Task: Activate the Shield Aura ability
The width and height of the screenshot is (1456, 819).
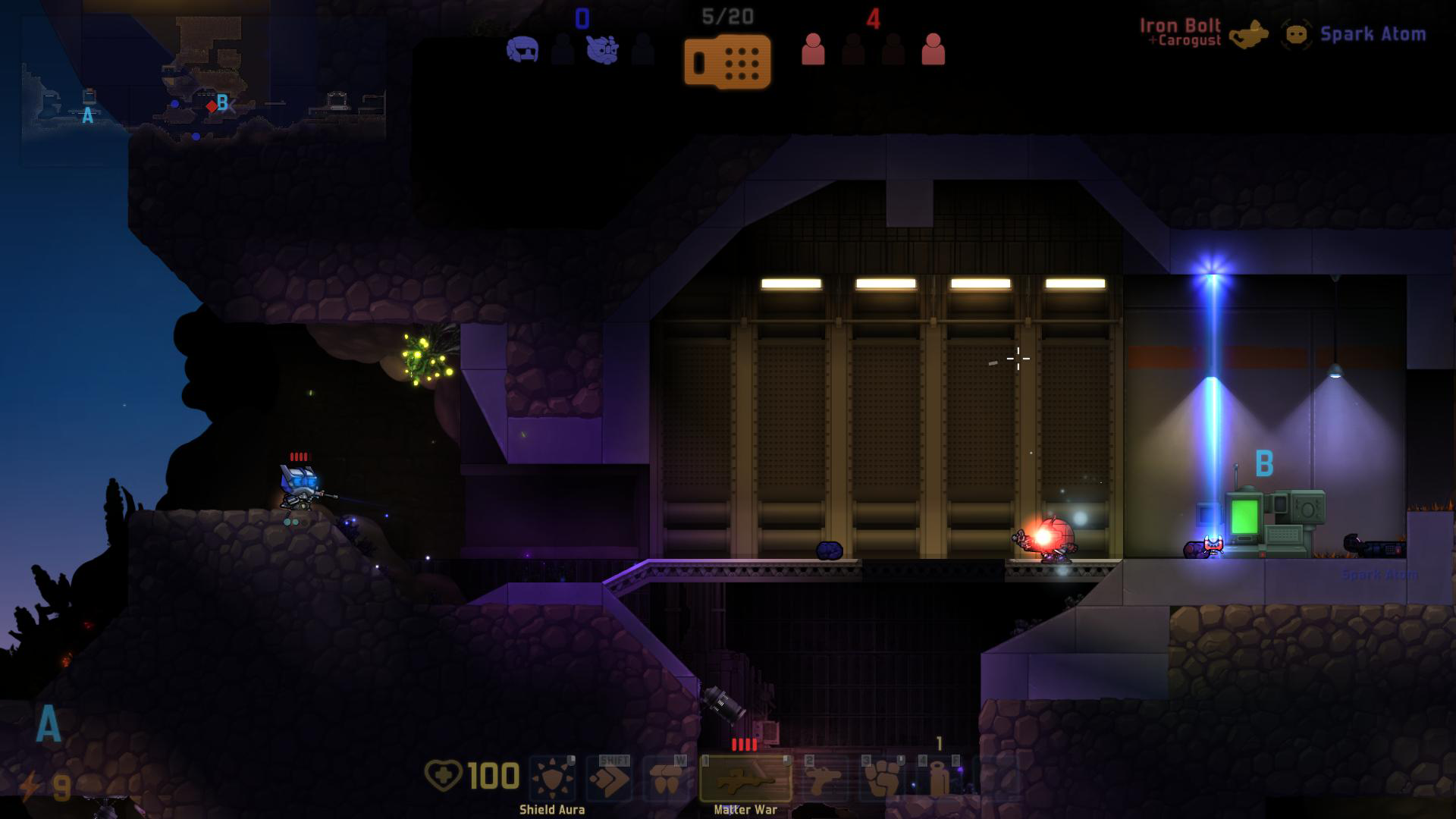Action: coord(552,779)
